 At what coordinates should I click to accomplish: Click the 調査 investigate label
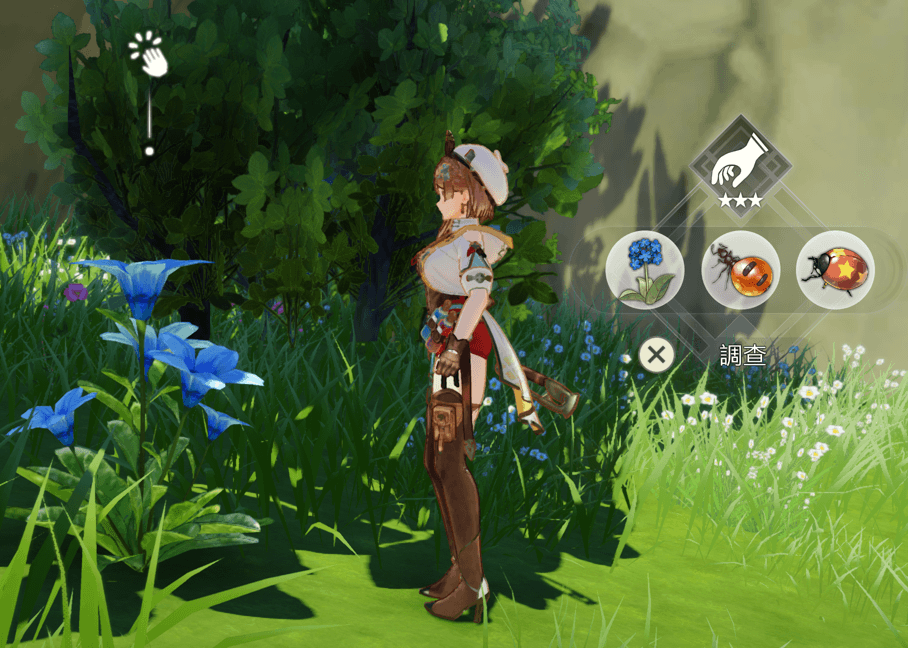tap(744, 355)
